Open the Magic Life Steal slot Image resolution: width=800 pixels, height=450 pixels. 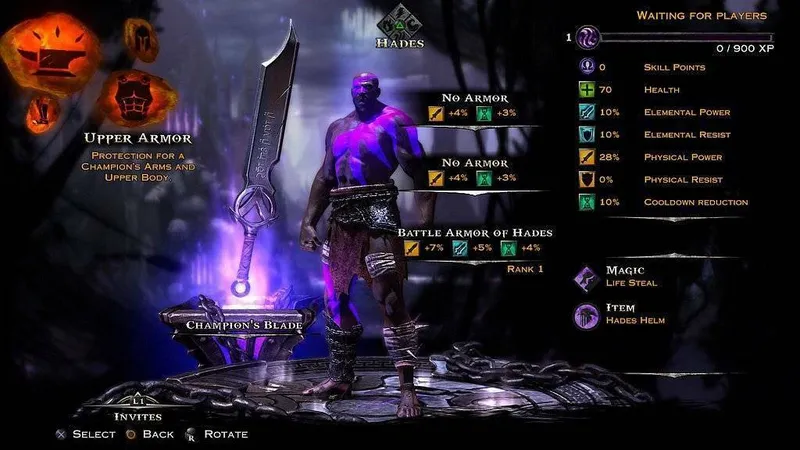click(585, 276)
